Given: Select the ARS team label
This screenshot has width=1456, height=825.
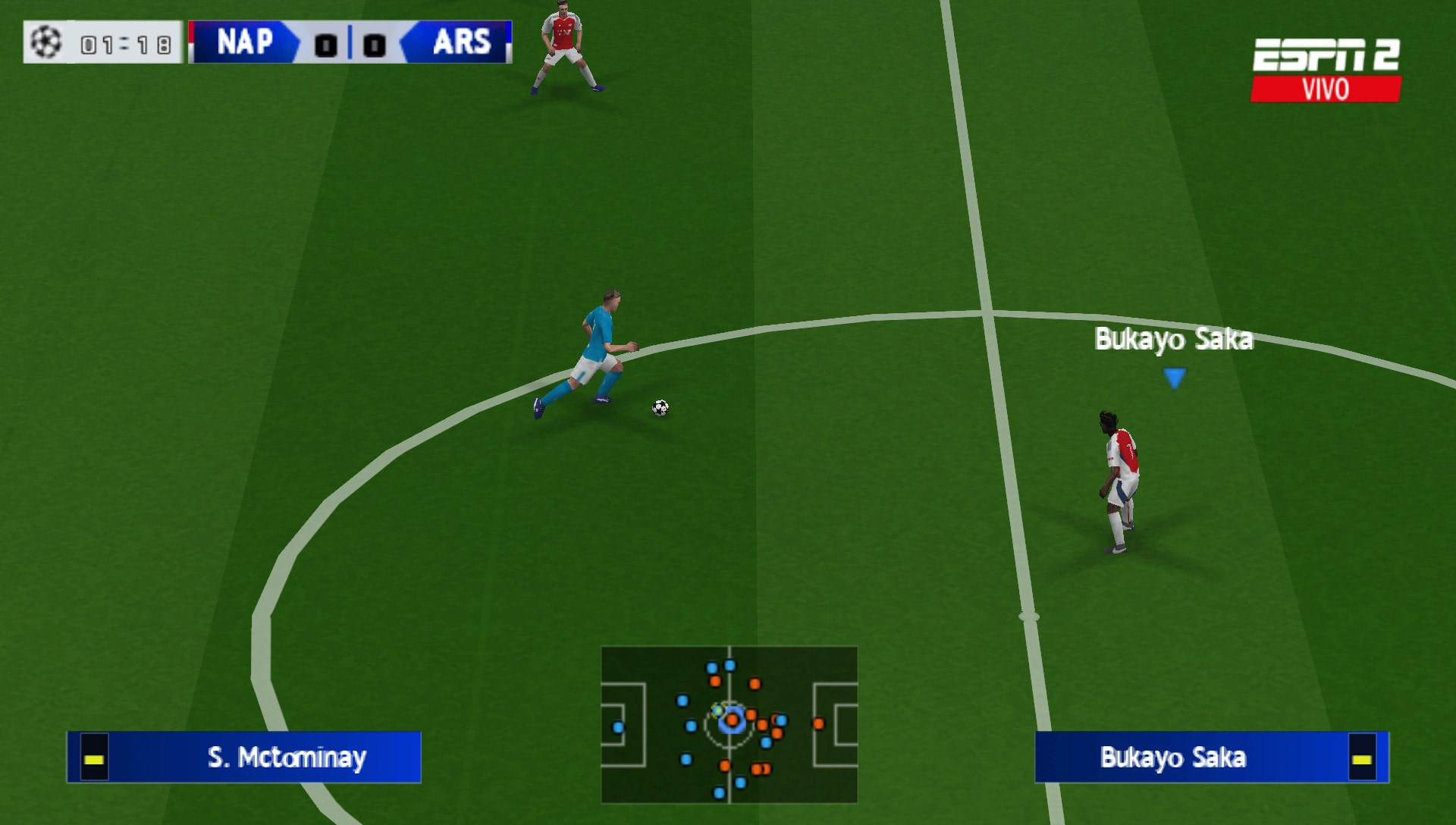Looking at the screenshot, I should click(463, 43).
